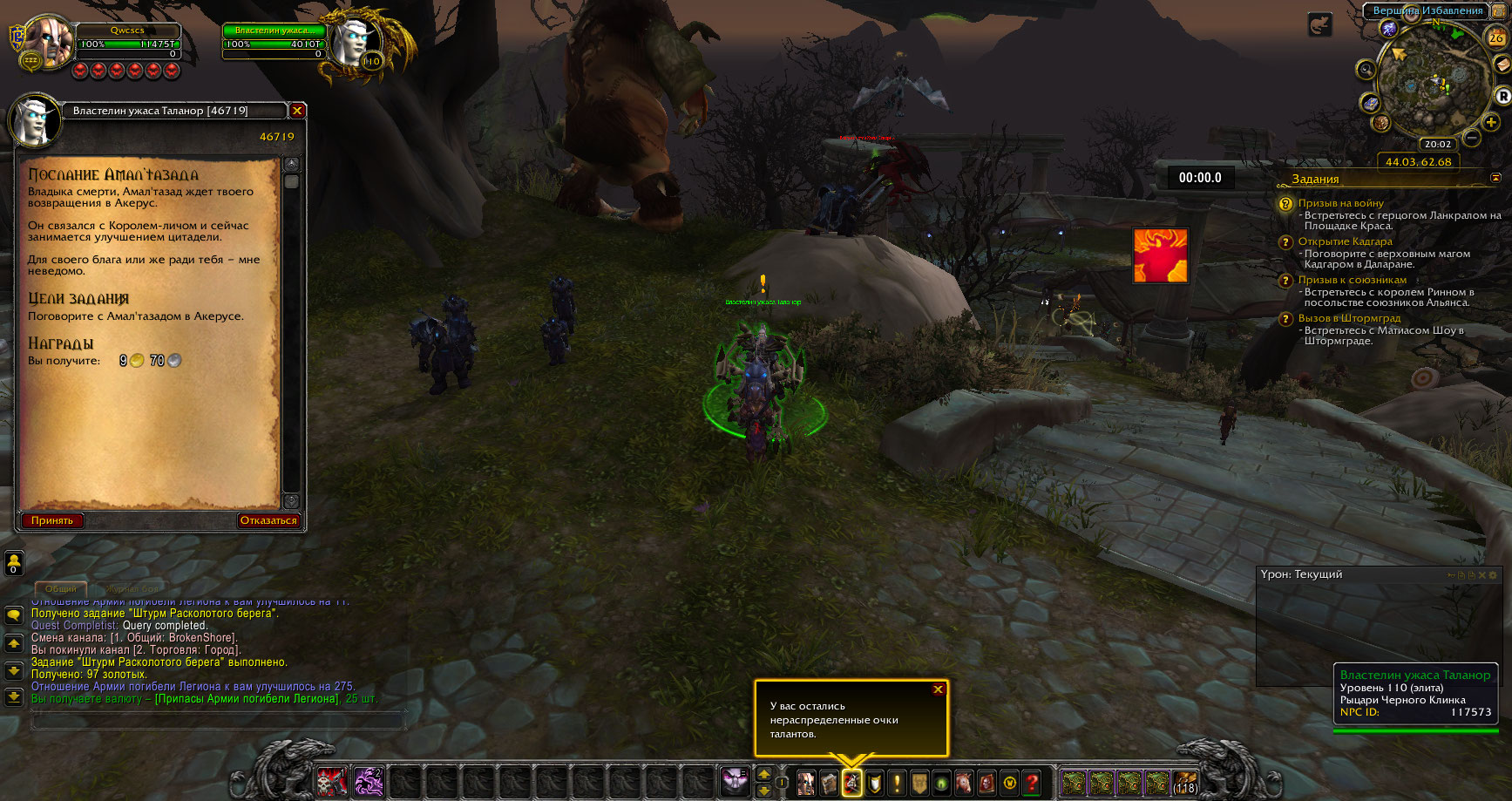
Task: Activate the purple ability in slot two
Action: point(369,782)
